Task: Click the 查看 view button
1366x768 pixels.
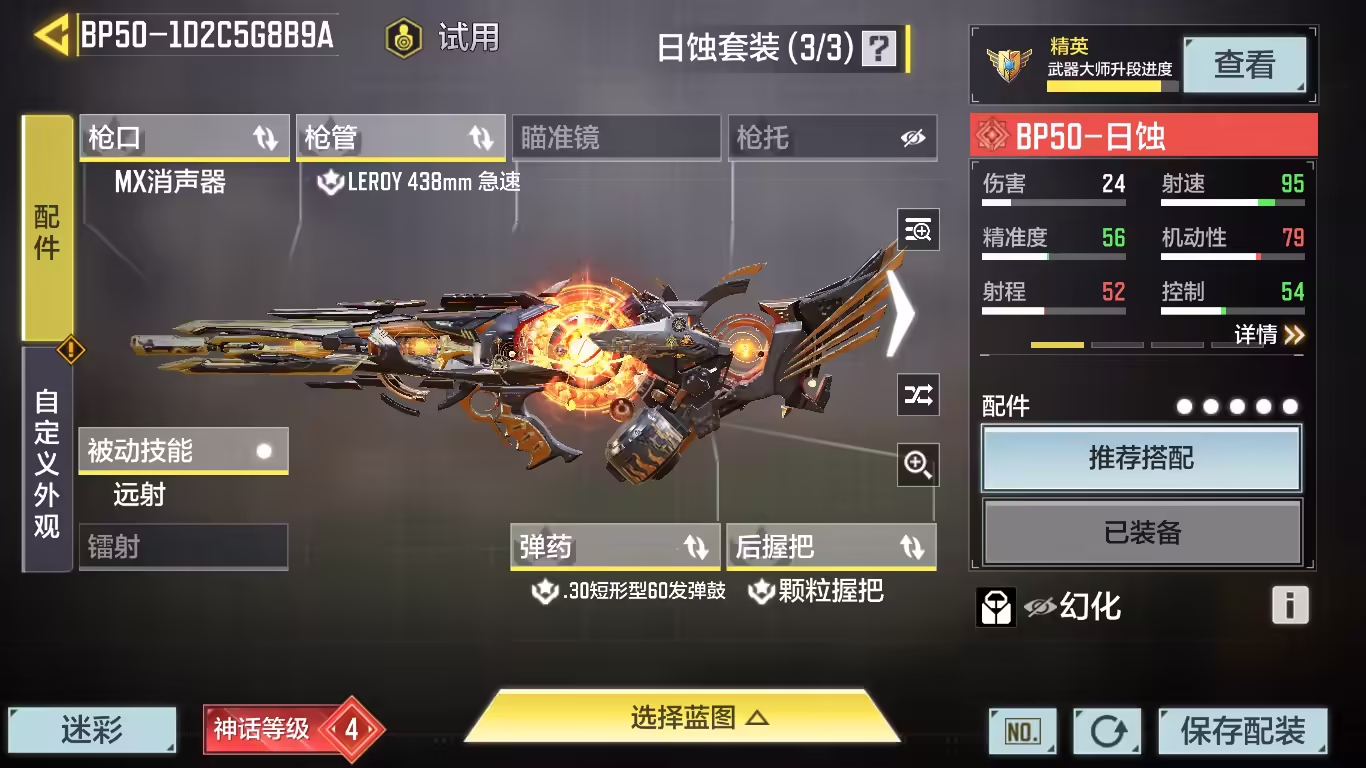Action: click(1244, 65)
